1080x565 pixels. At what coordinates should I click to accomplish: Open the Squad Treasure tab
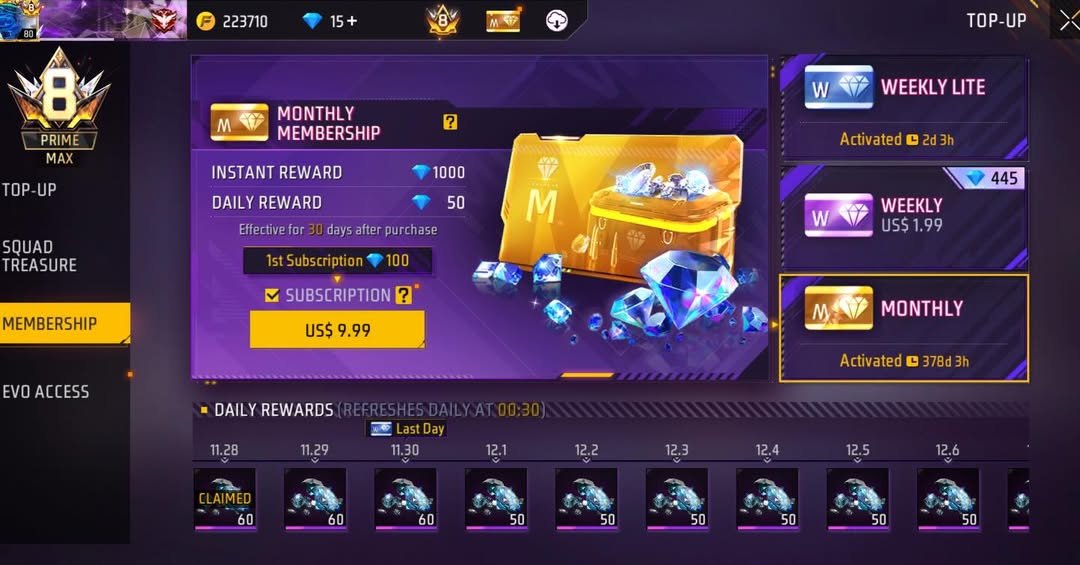(40, 256)
